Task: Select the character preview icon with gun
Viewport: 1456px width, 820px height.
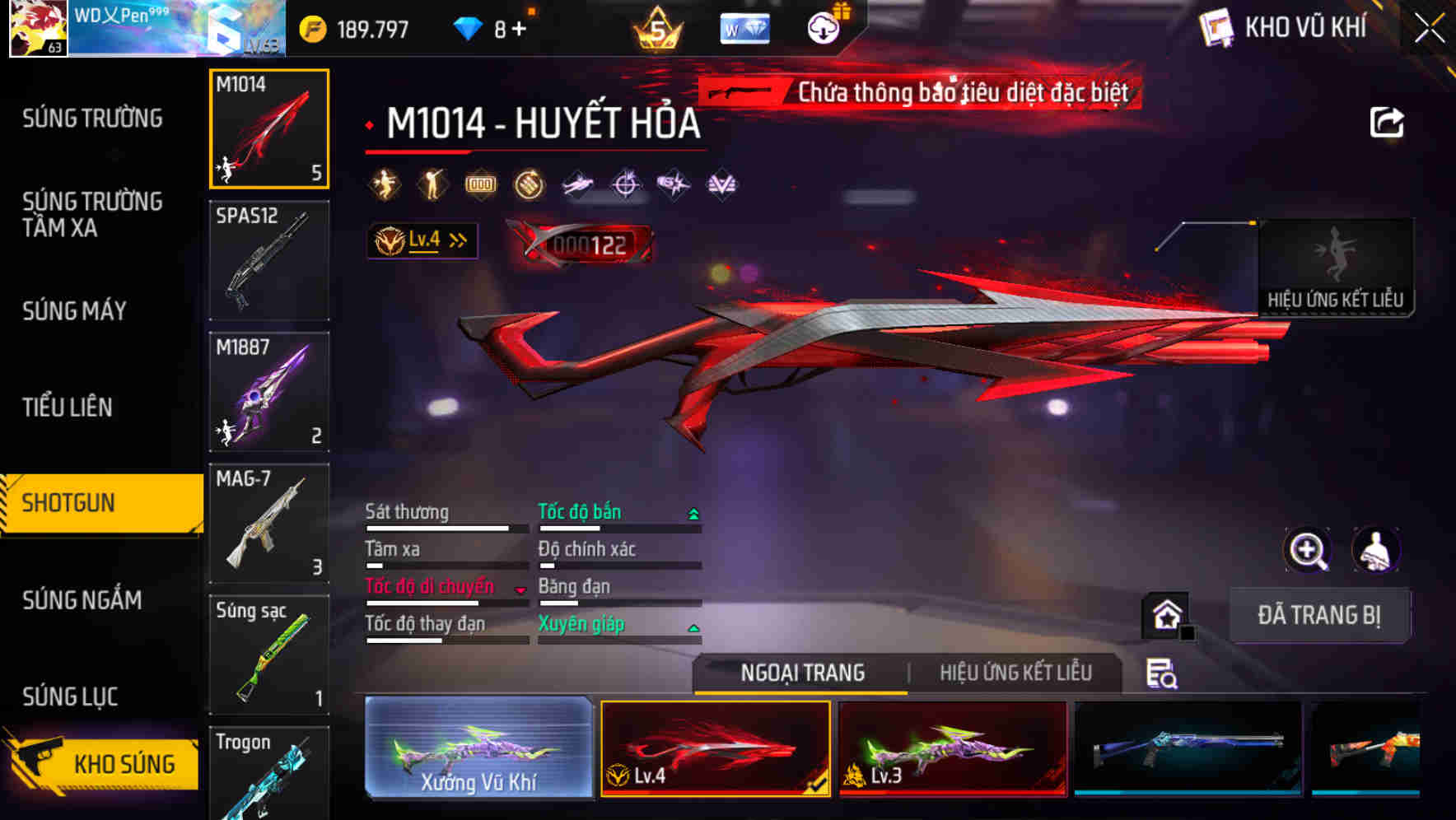Action: click(1376, 550)
